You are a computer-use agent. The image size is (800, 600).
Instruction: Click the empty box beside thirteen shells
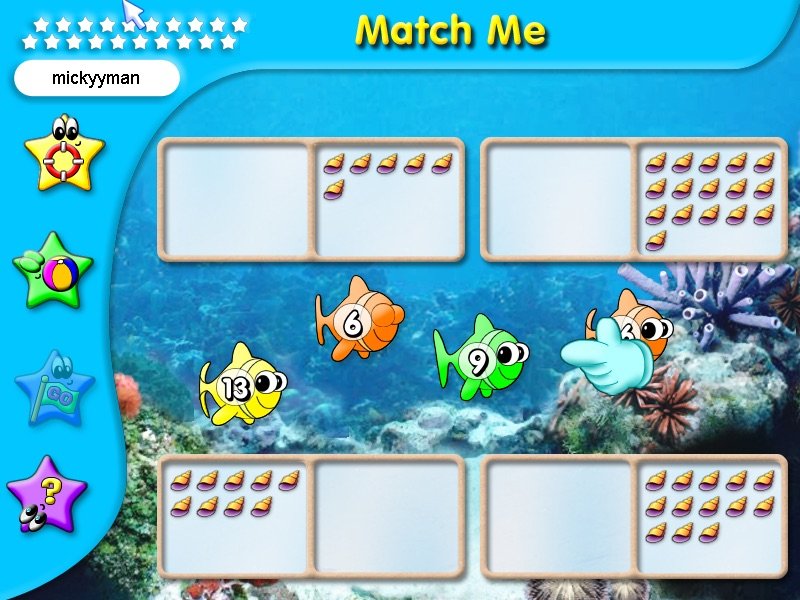pyautogui.click(x=559, y=516)
